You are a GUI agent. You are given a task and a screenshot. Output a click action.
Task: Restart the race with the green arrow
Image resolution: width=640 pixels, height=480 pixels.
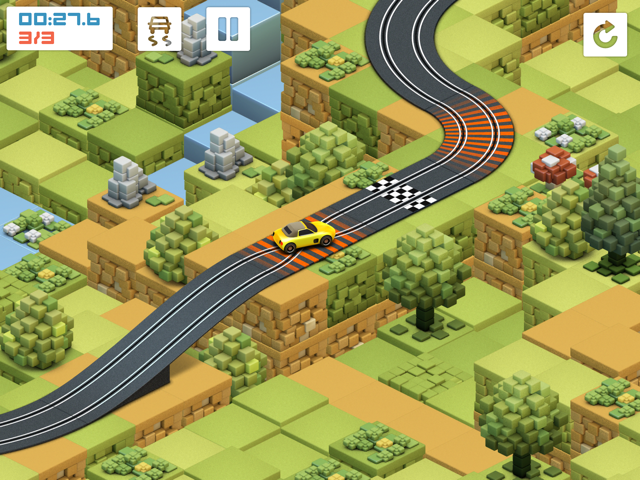[605, 35]
